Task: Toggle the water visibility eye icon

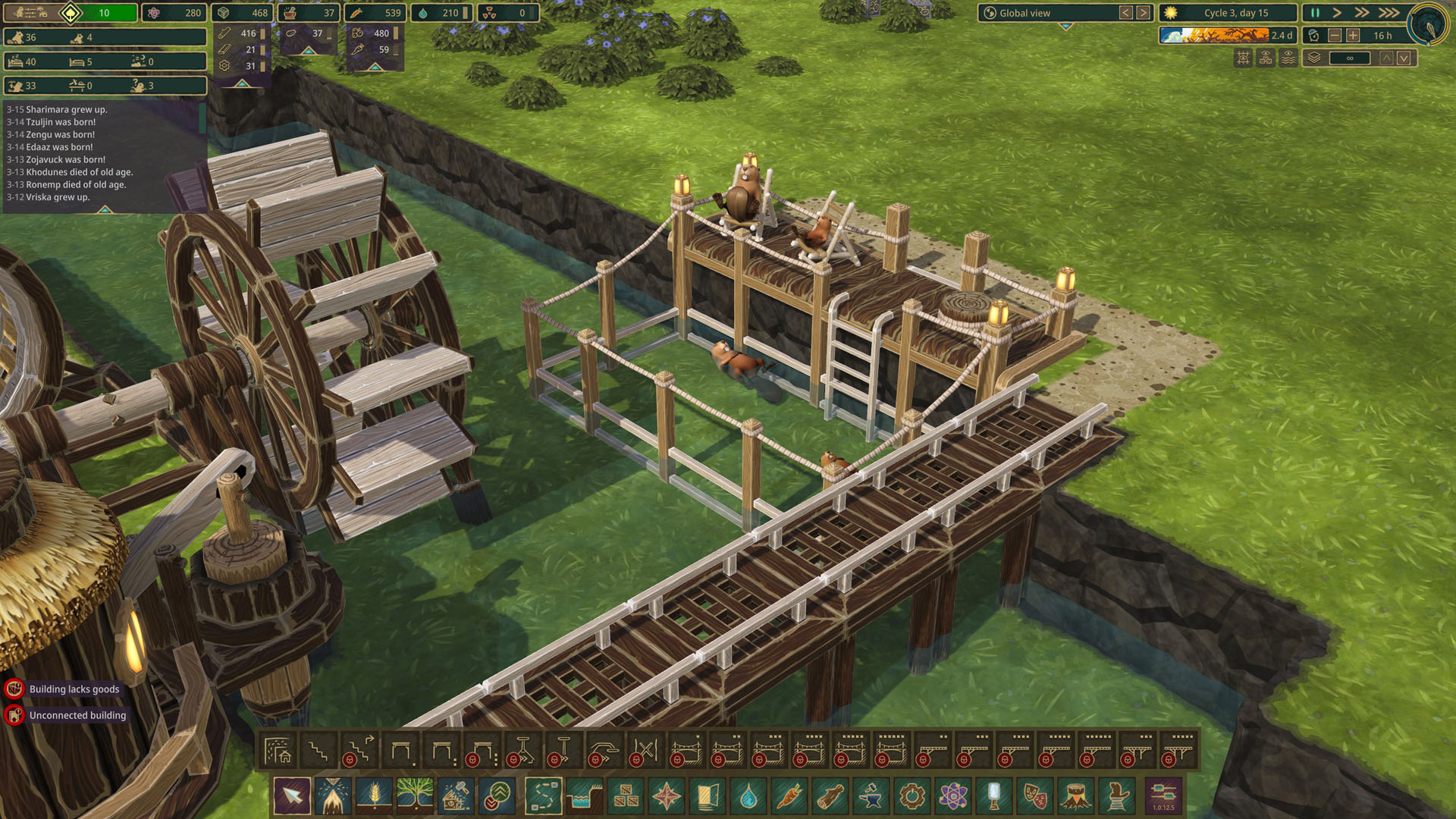Action: coord(1288,58)
